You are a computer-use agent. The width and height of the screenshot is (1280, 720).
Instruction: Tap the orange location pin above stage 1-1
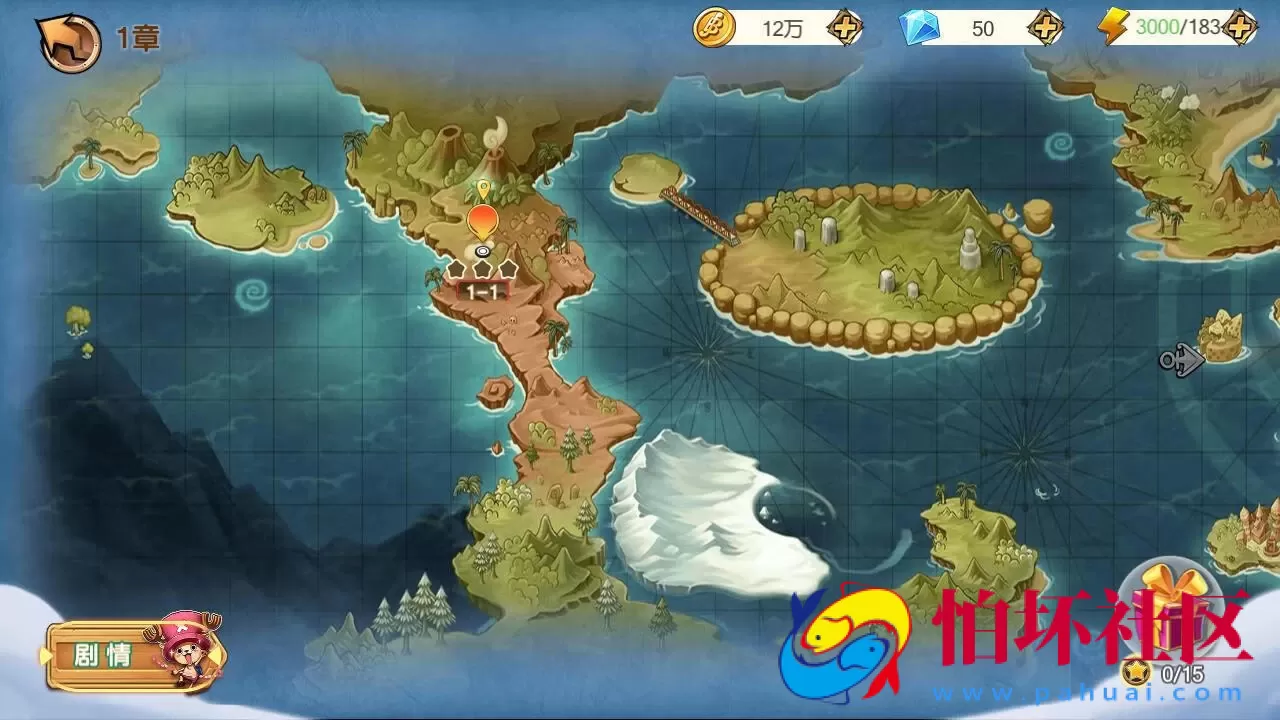click(482, 220)
